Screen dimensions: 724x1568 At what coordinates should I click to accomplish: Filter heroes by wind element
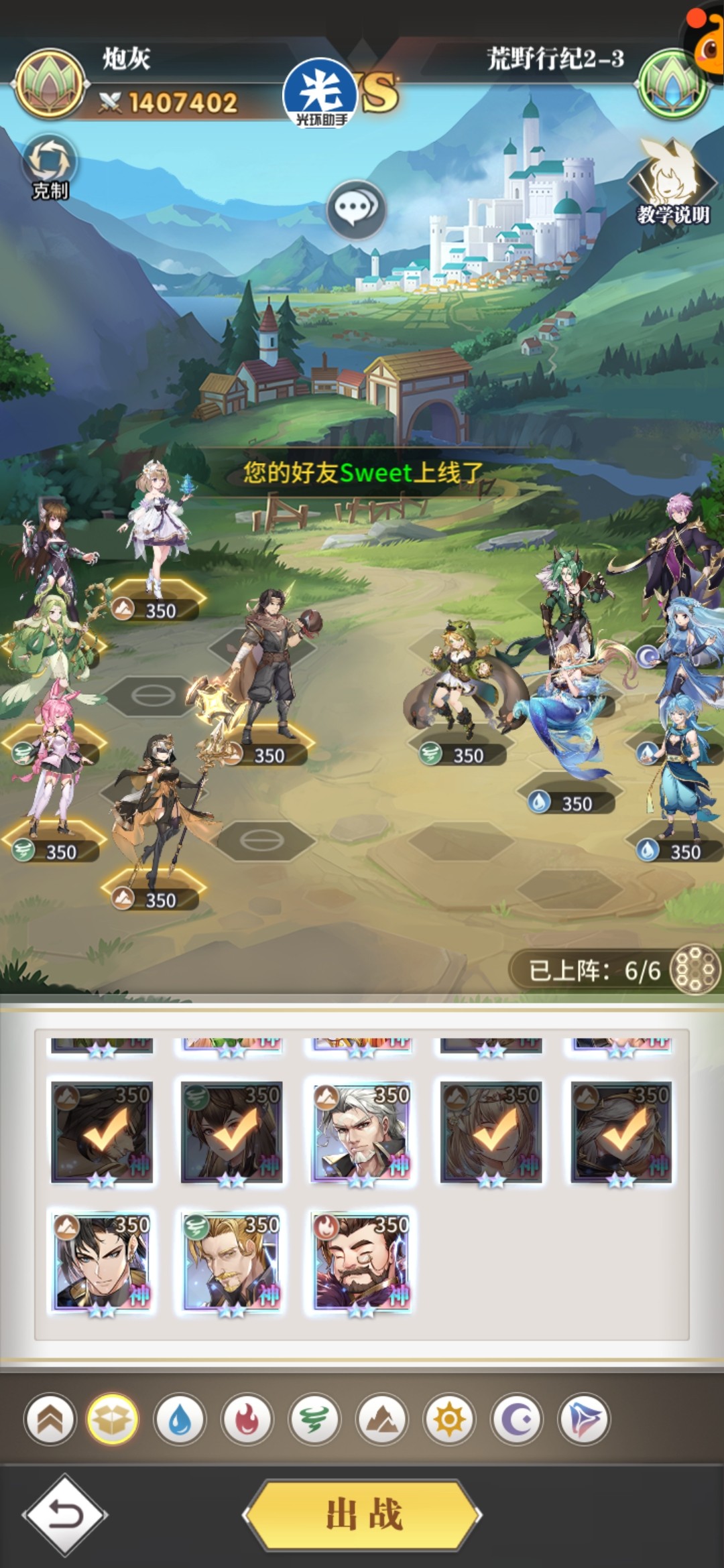314,1419
